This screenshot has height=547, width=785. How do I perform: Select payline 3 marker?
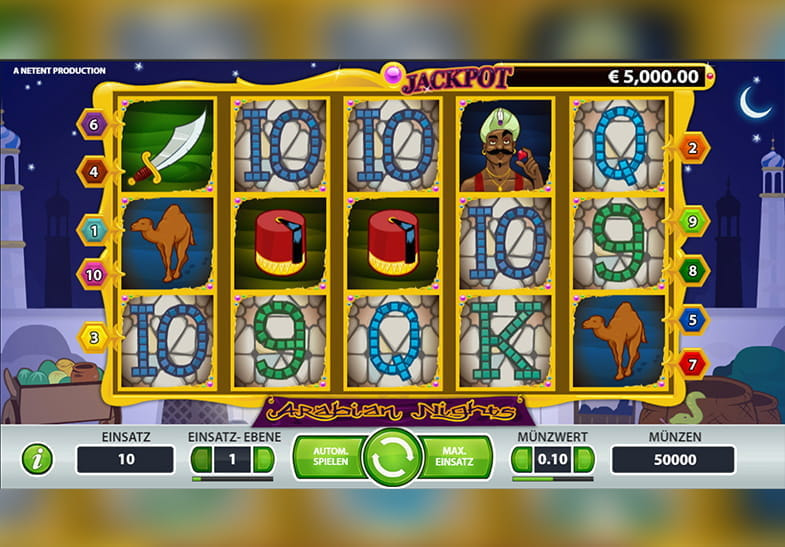pyautogui.click(x=93, y=337)
